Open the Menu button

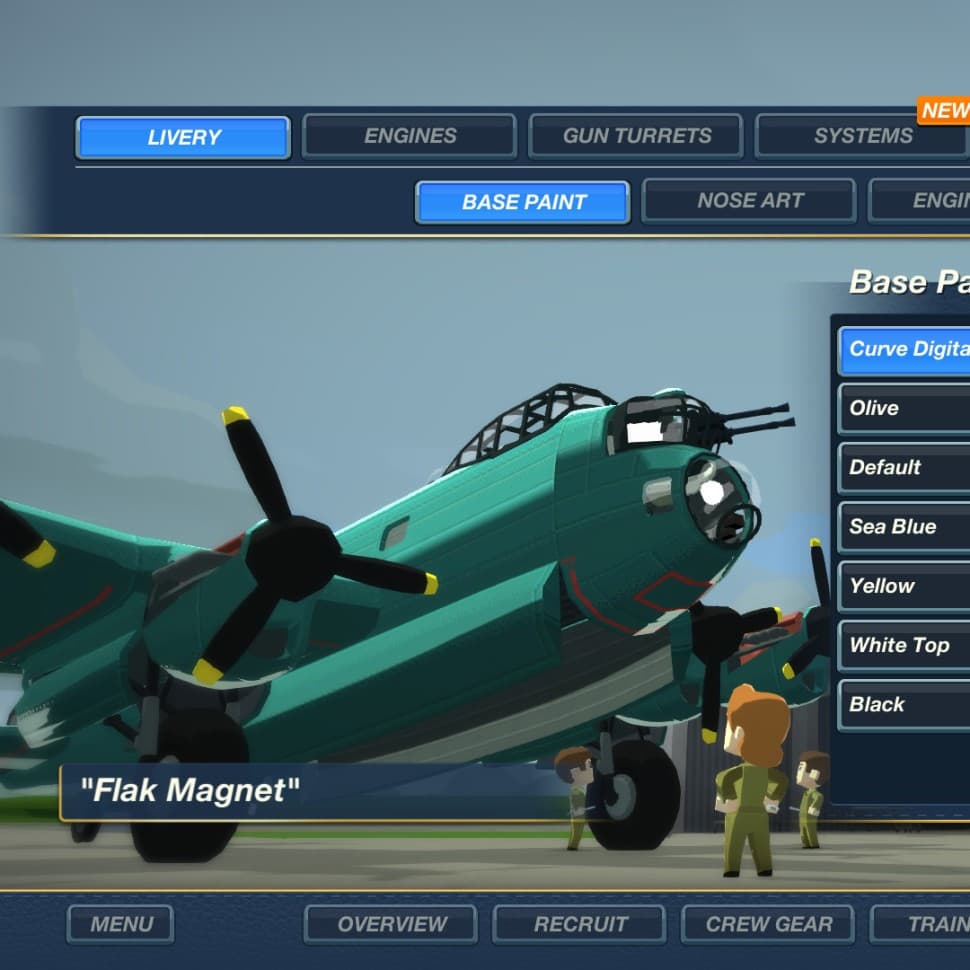click(121, 924)
